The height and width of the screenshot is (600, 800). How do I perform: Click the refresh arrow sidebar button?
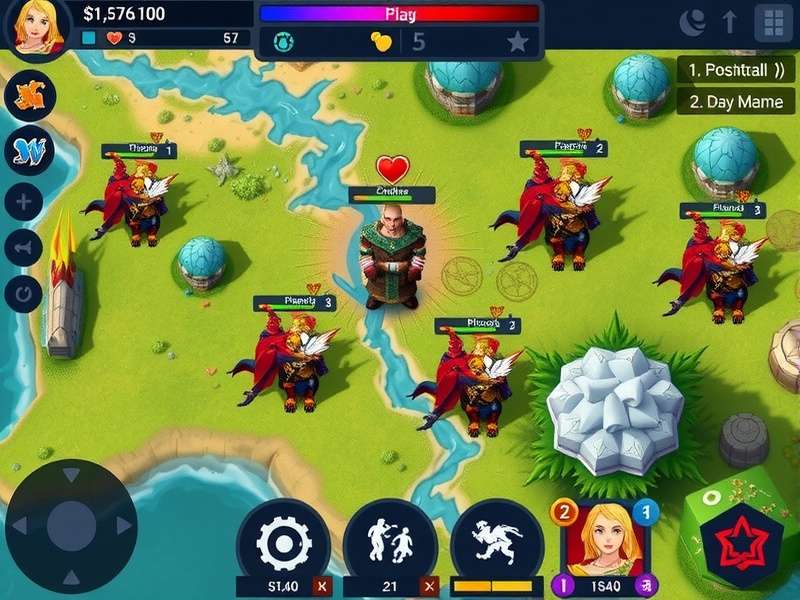pos(24,293)
